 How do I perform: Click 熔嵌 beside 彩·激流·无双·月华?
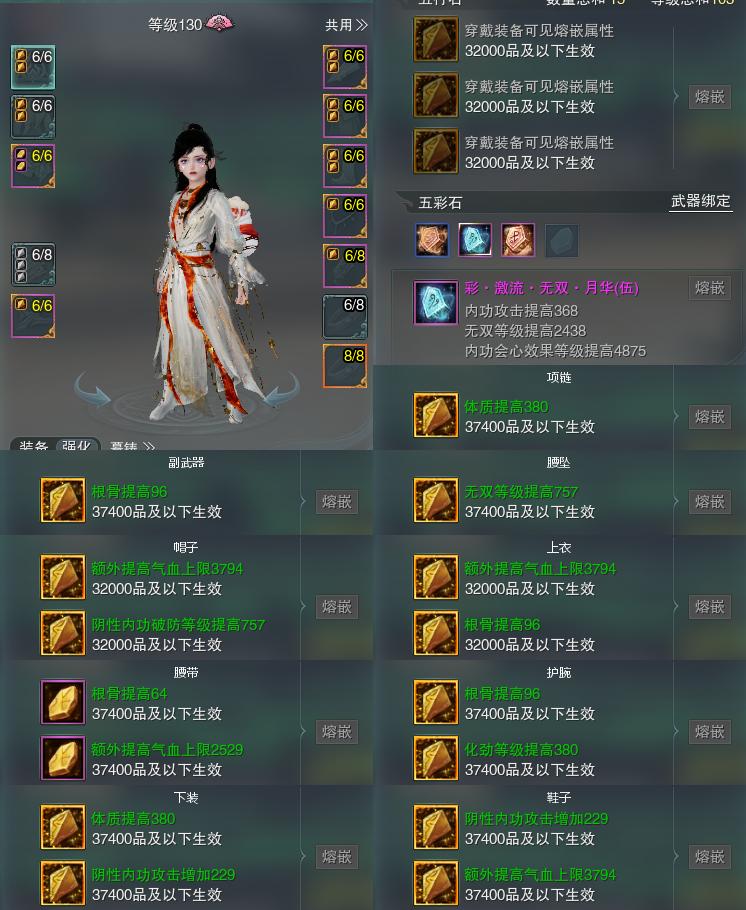pyautogui.click(x=709, y=288)
